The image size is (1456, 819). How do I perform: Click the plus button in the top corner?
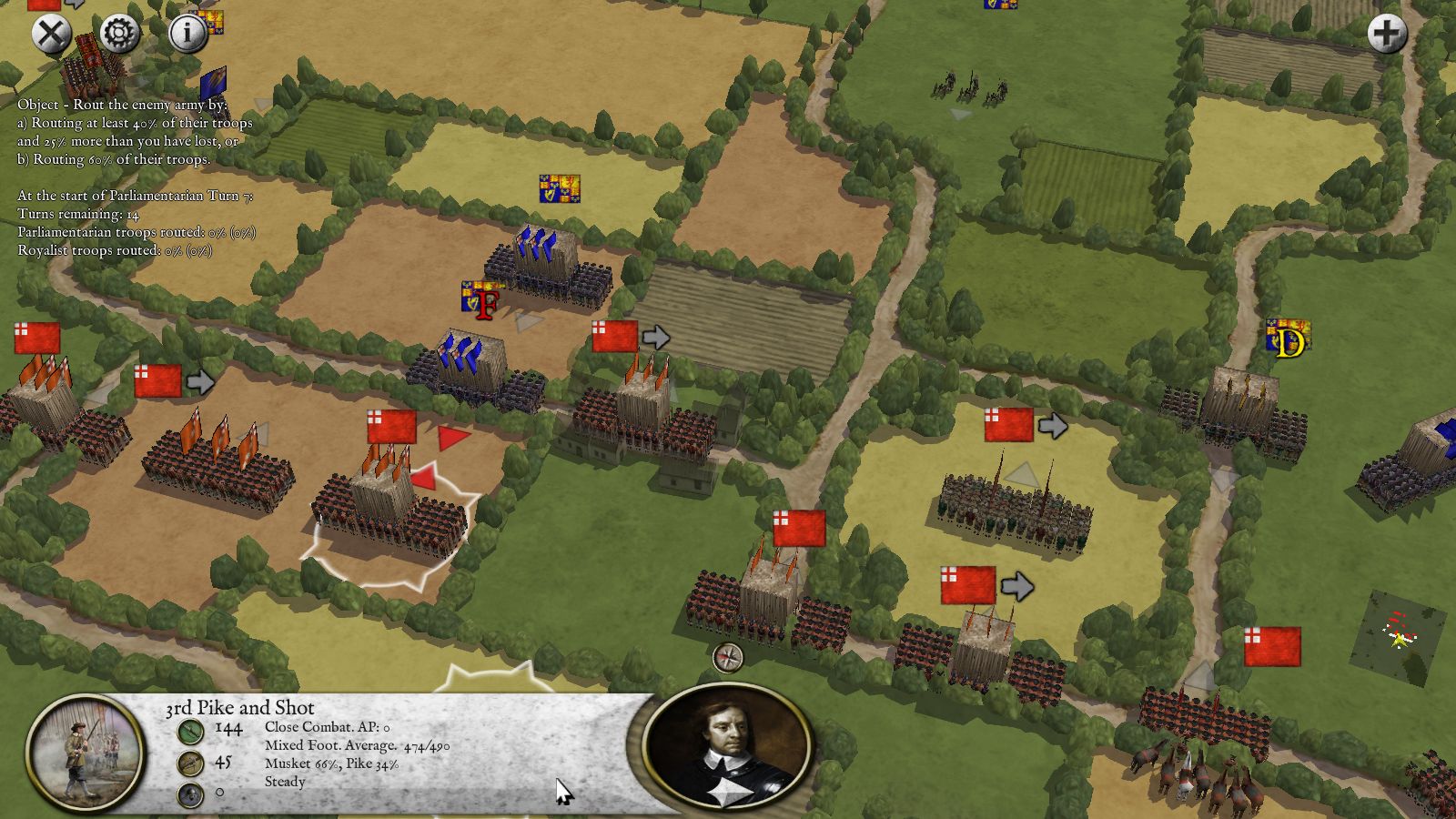1387,34
